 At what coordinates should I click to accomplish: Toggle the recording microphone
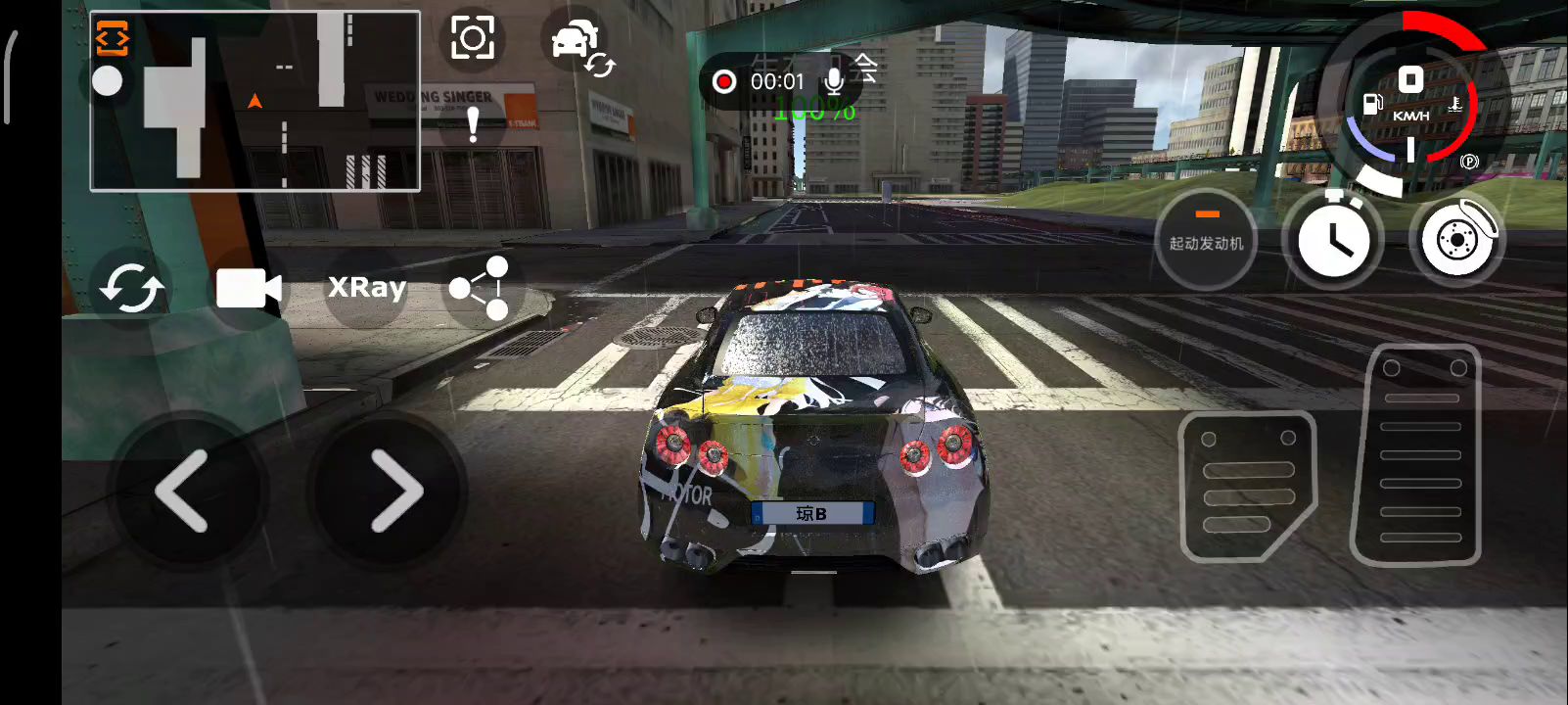click(834, 81)
